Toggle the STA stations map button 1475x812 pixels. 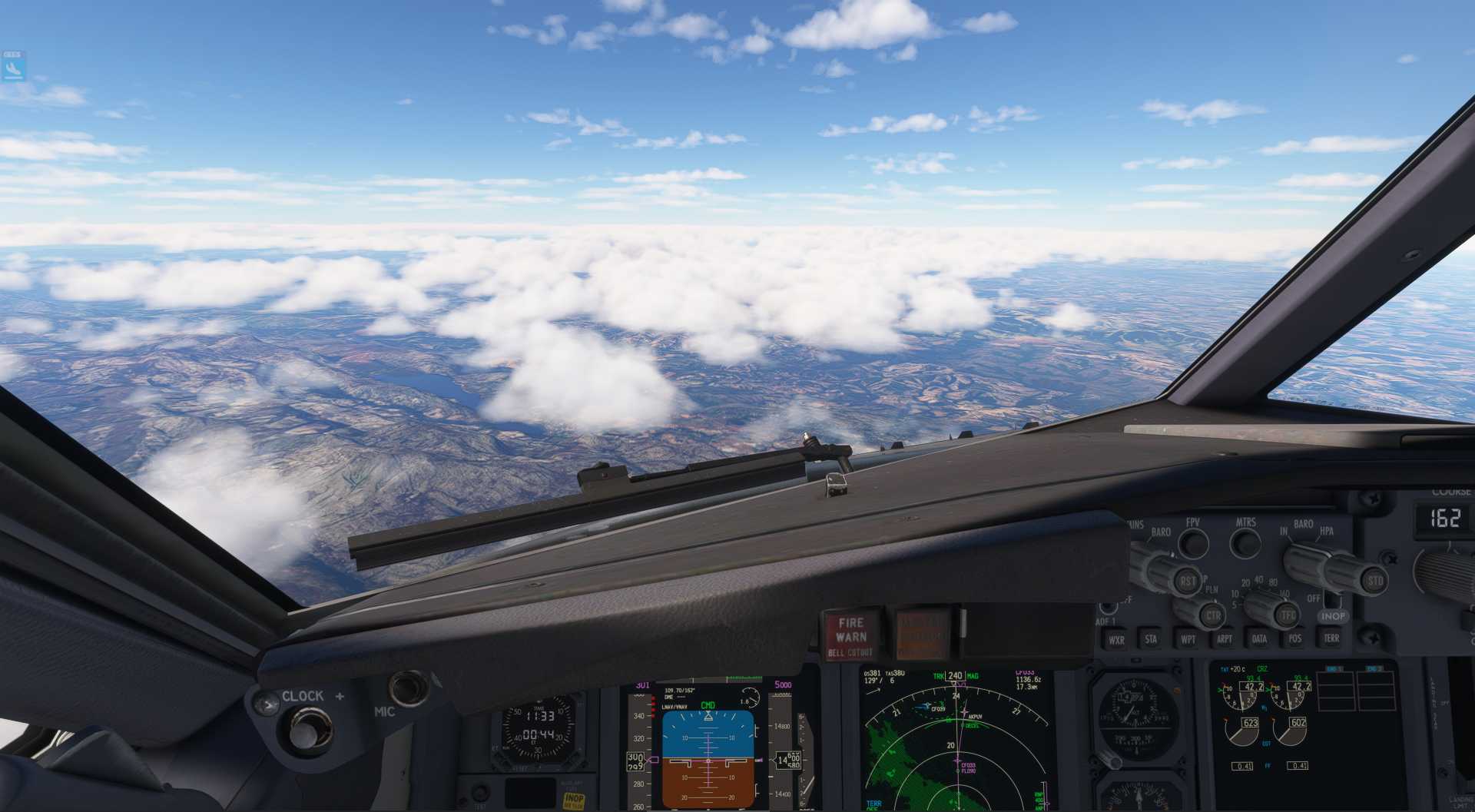click(x=1151, y=638)
